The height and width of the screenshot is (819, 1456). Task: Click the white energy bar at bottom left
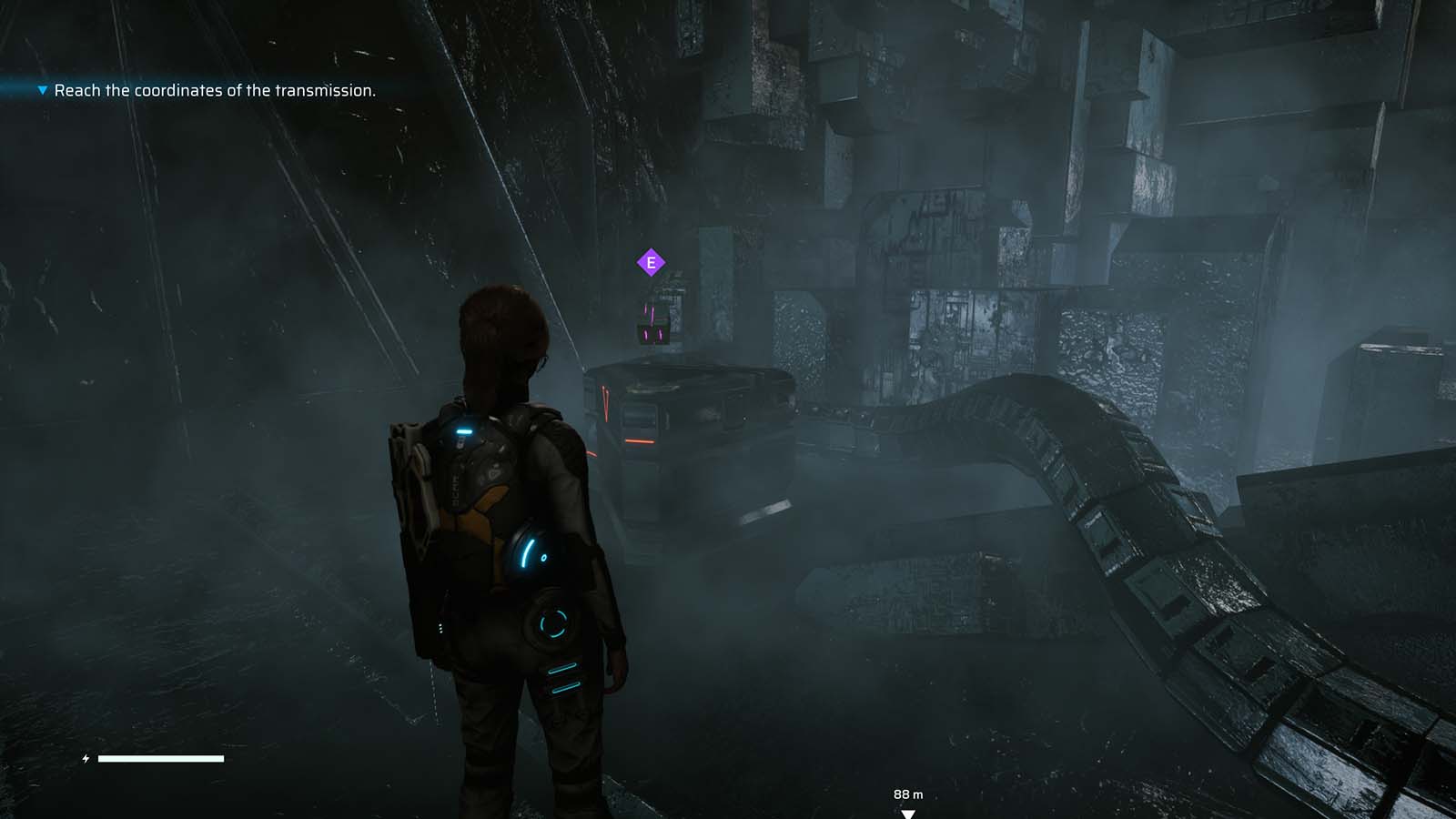pyautogui.click(x=162, y=757)
